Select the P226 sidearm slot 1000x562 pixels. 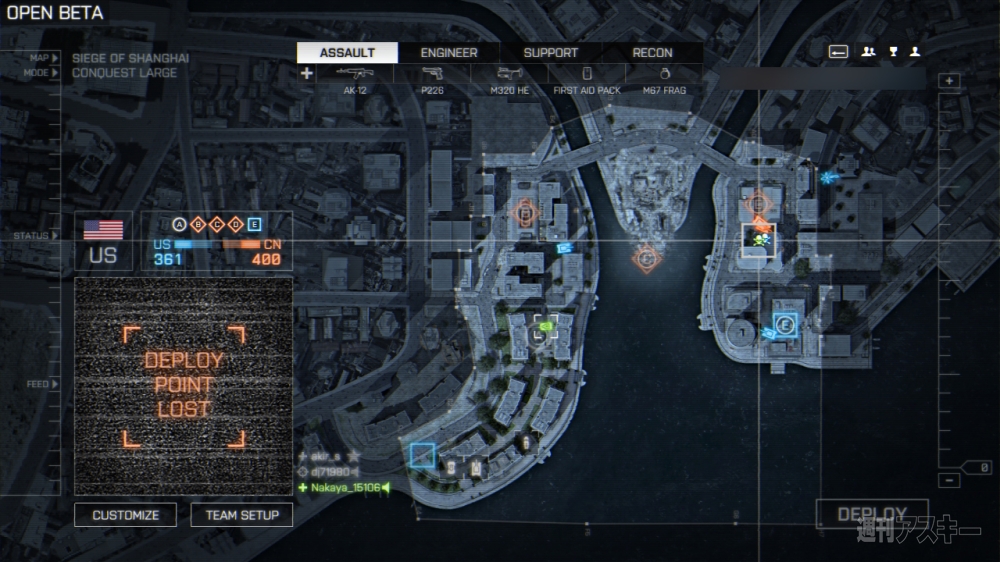432,79
